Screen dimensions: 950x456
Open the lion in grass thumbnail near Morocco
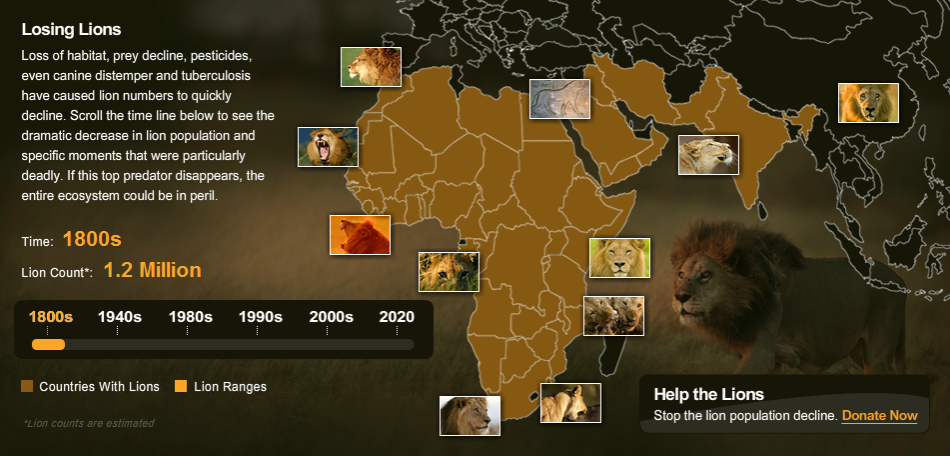[371, 67]
